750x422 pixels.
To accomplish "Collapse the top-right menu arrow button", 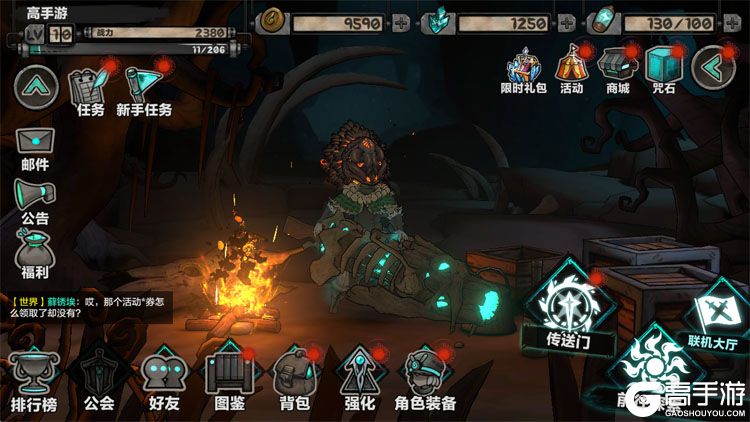I will point(712,68).
